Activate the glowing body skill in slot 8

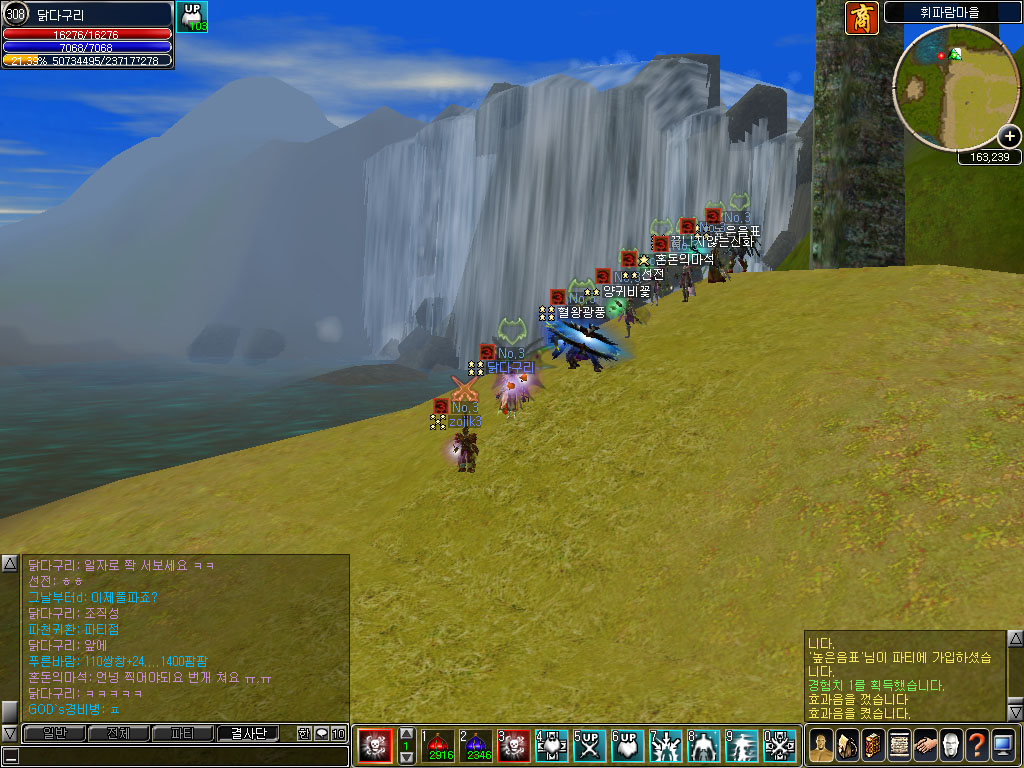click(704, 745)
